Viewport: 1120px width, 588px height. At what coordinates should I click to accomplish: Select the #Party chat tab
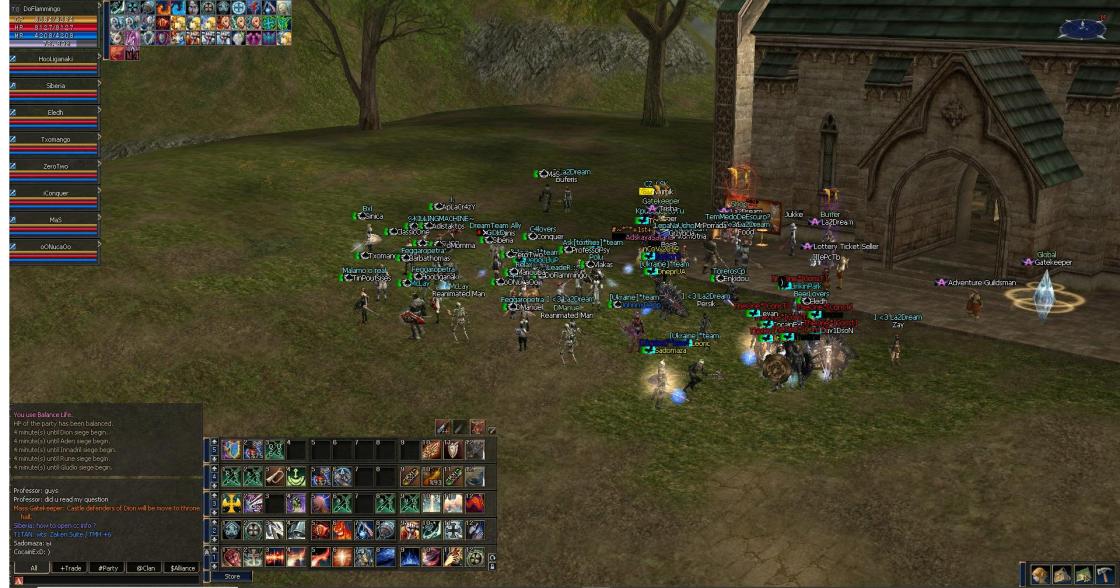pos(106,567)
